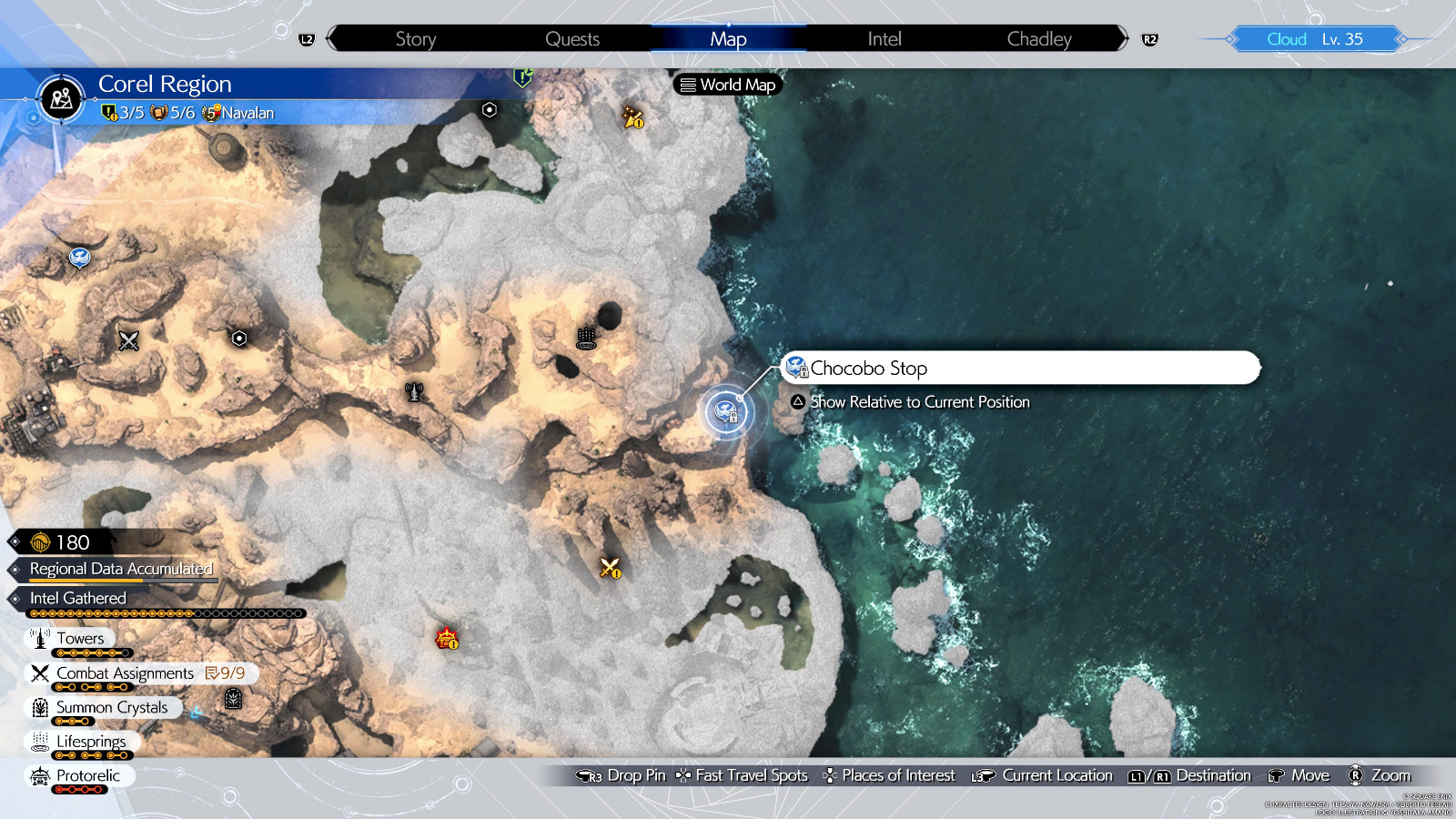Click the transmitter tower icon on the map
Image resolution: width=1456 pixels, height=819 pixels.
click(x=412, y=394)
